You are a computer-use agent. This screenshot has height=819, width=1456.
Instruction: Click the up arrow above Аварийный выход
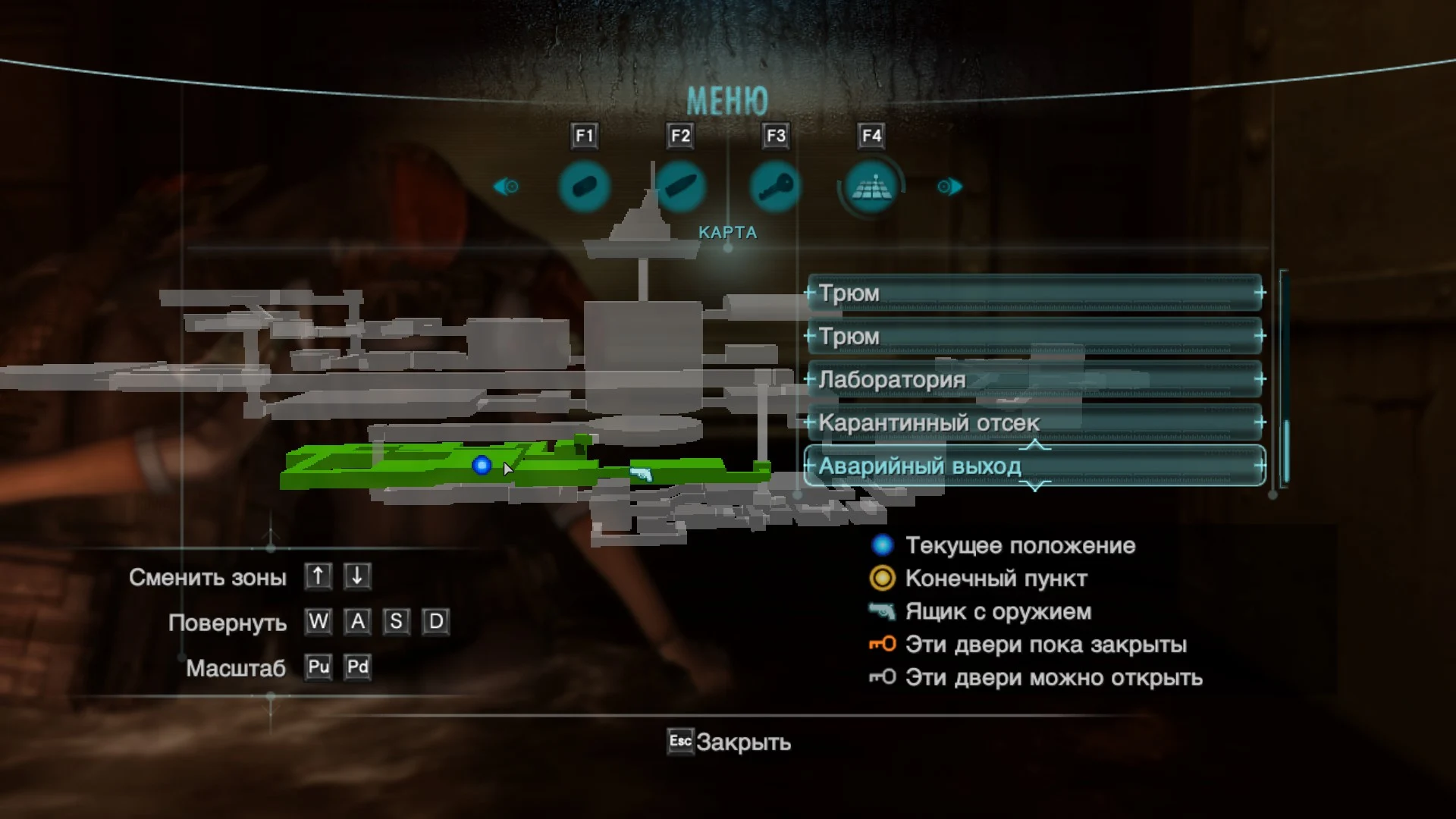1036,445
